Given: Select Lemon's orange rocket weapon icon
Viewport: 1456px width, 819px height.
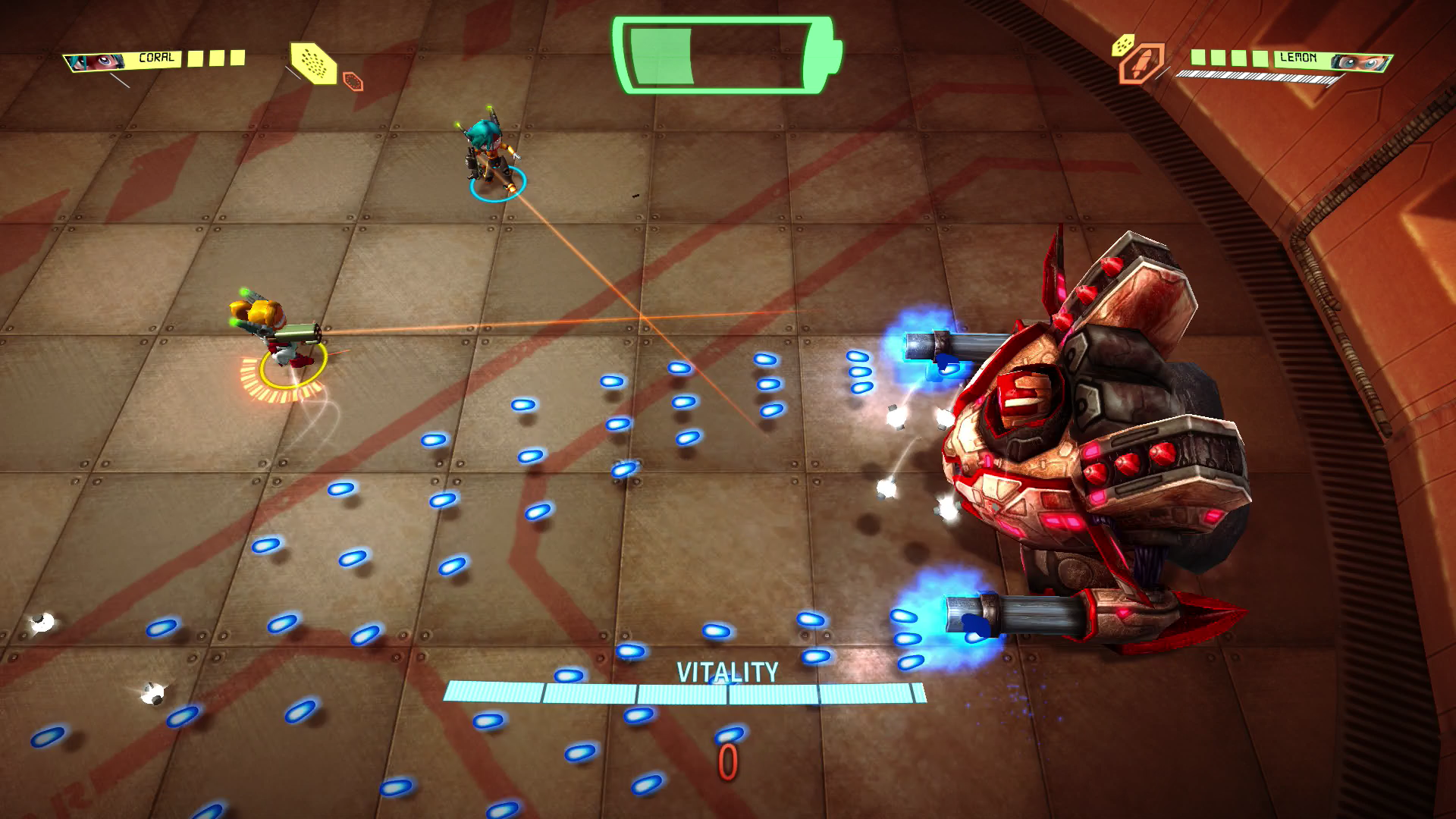Looking at the screenshot, I should coord(1140,64).
